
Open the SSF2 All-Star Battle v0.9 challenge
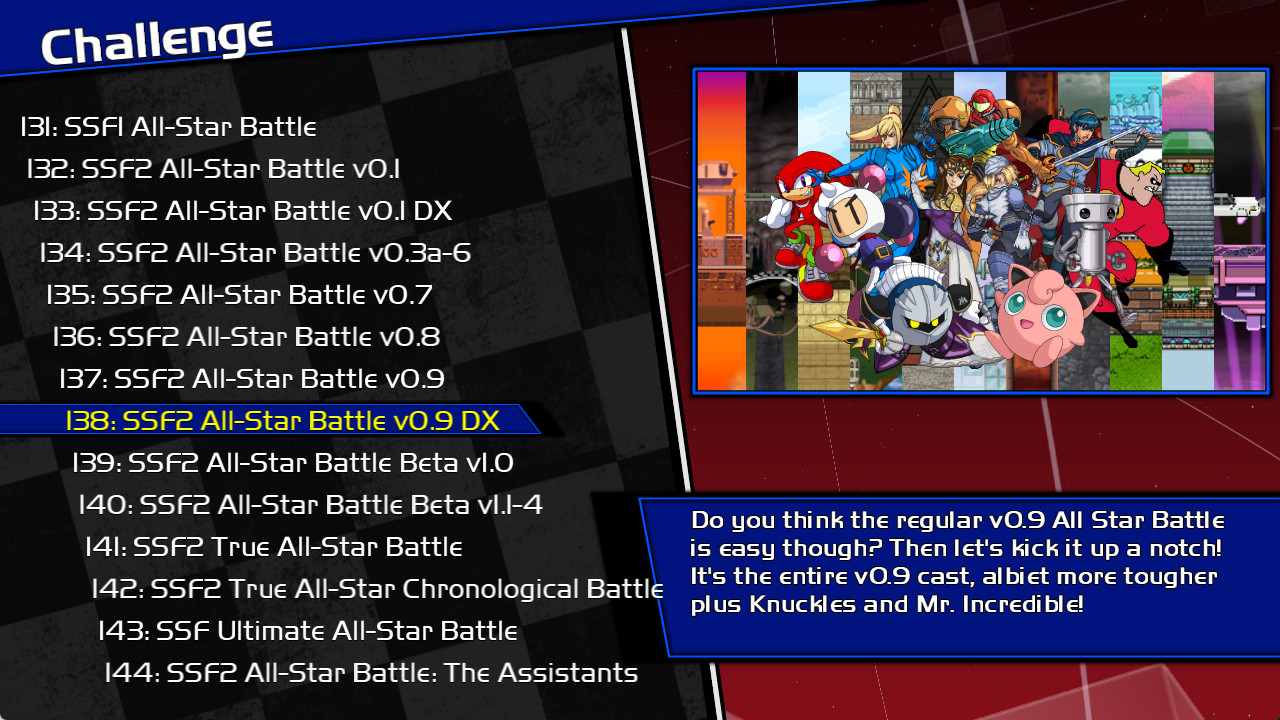click(250, 379)
